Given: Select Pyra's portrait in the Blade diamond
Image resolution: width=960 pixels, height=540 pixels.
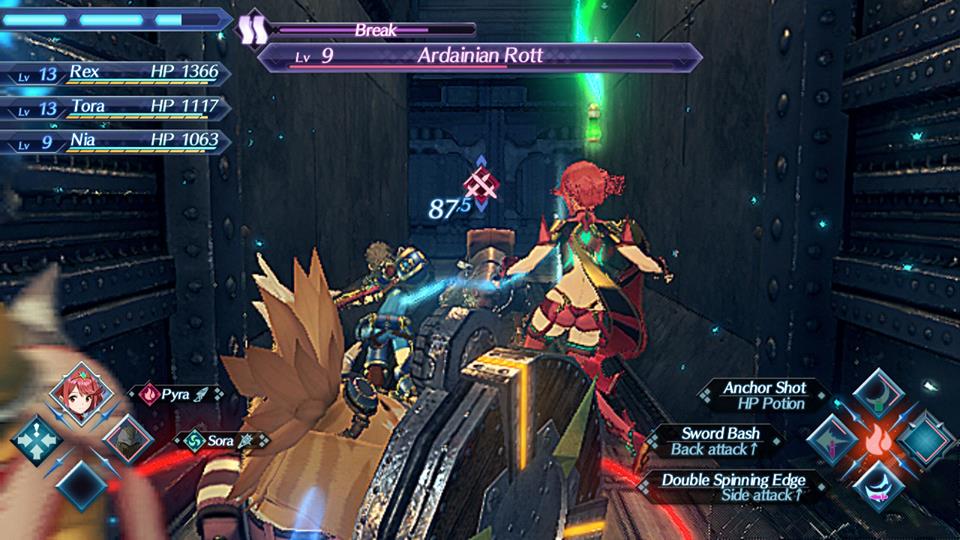Looking at the screenshot, I should [x=82, y=394].
